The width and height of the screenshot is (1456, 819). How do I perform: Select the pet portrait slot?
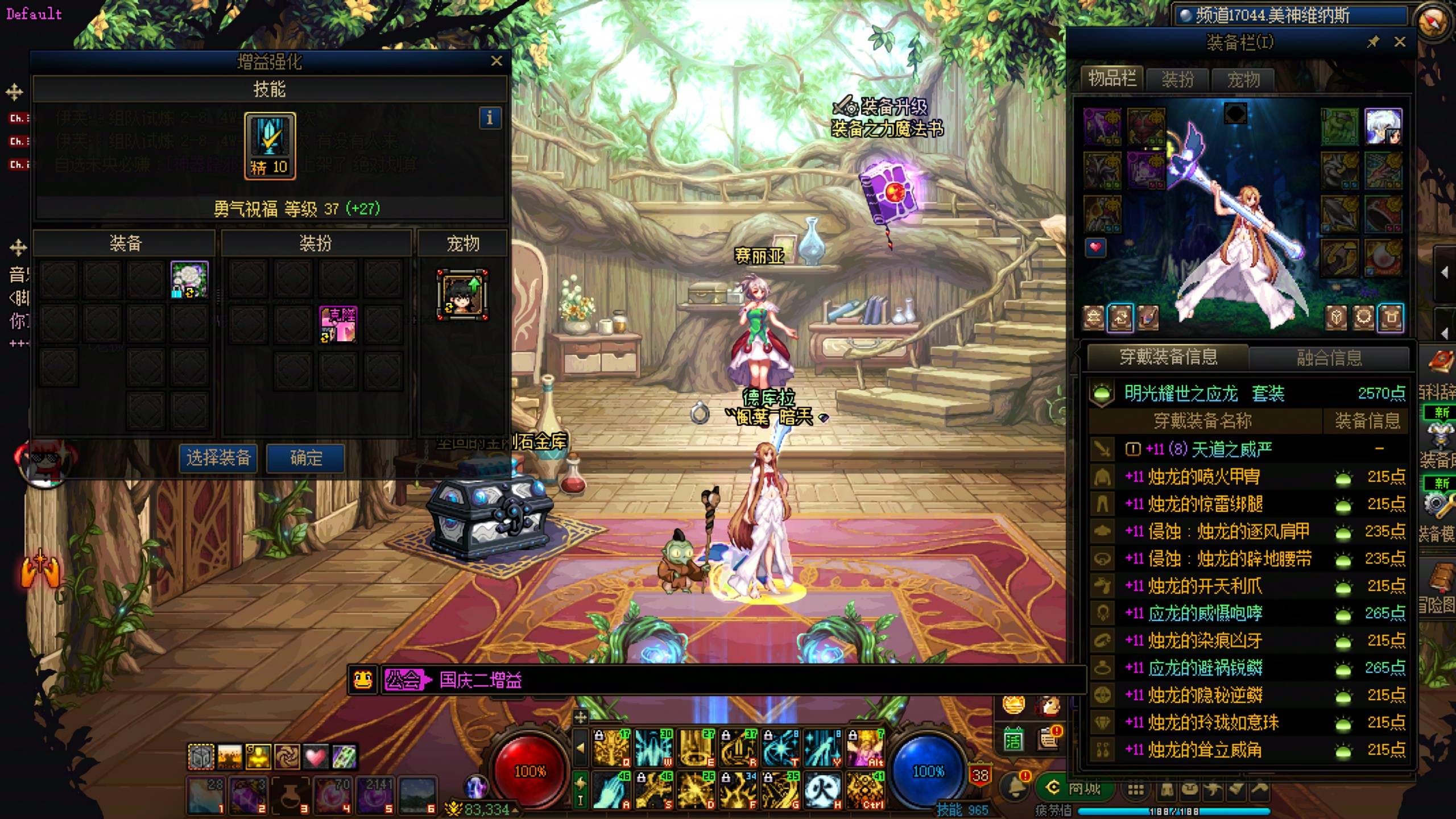(462, 295)
